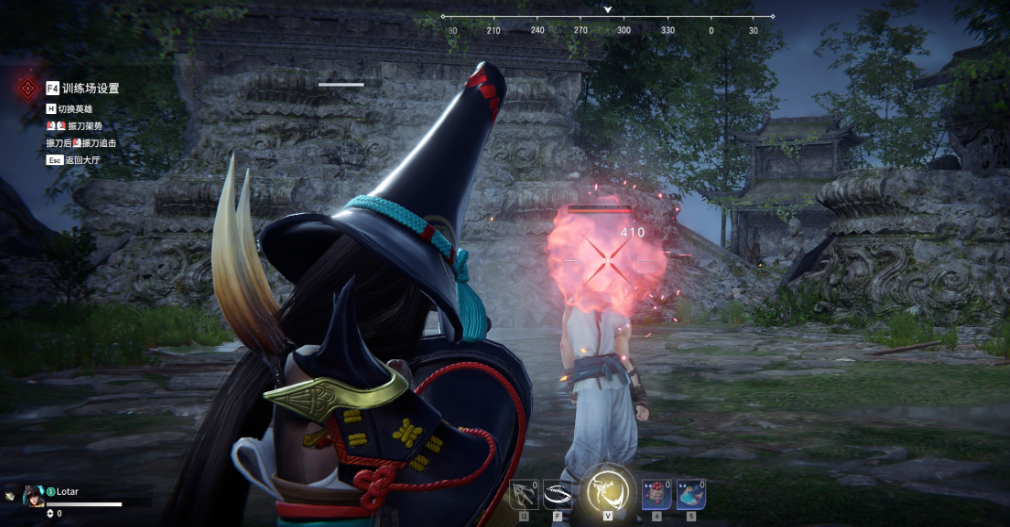Use the red berry pouch item
Image resolution: width=1010 pixels, height=527 pixels.
pyautogui.click(x=656, y=493)
